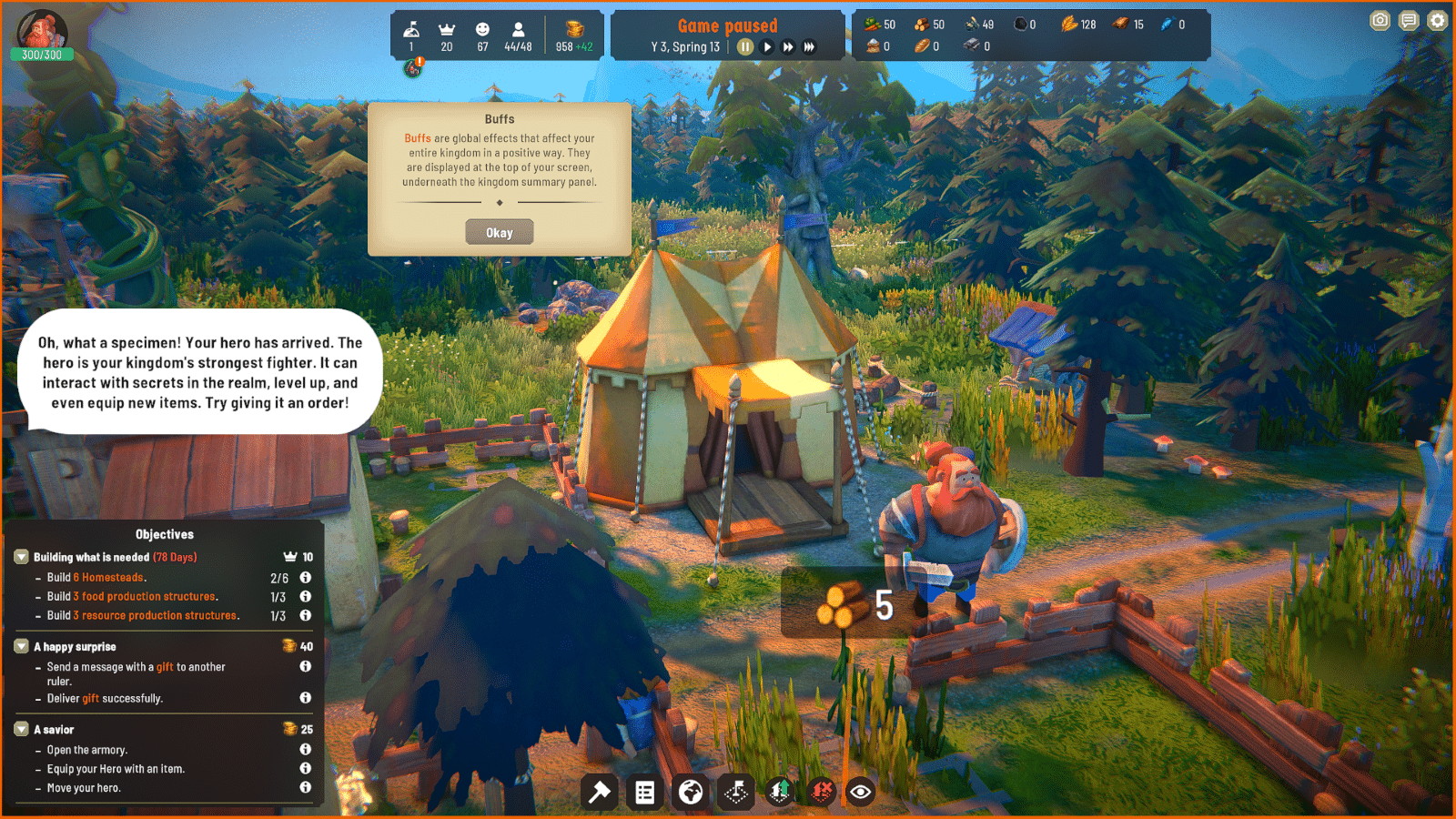Toggle the eye visibility overlay
The height and width of the screenshot is (819, 1456).
(x=860, y=793)
